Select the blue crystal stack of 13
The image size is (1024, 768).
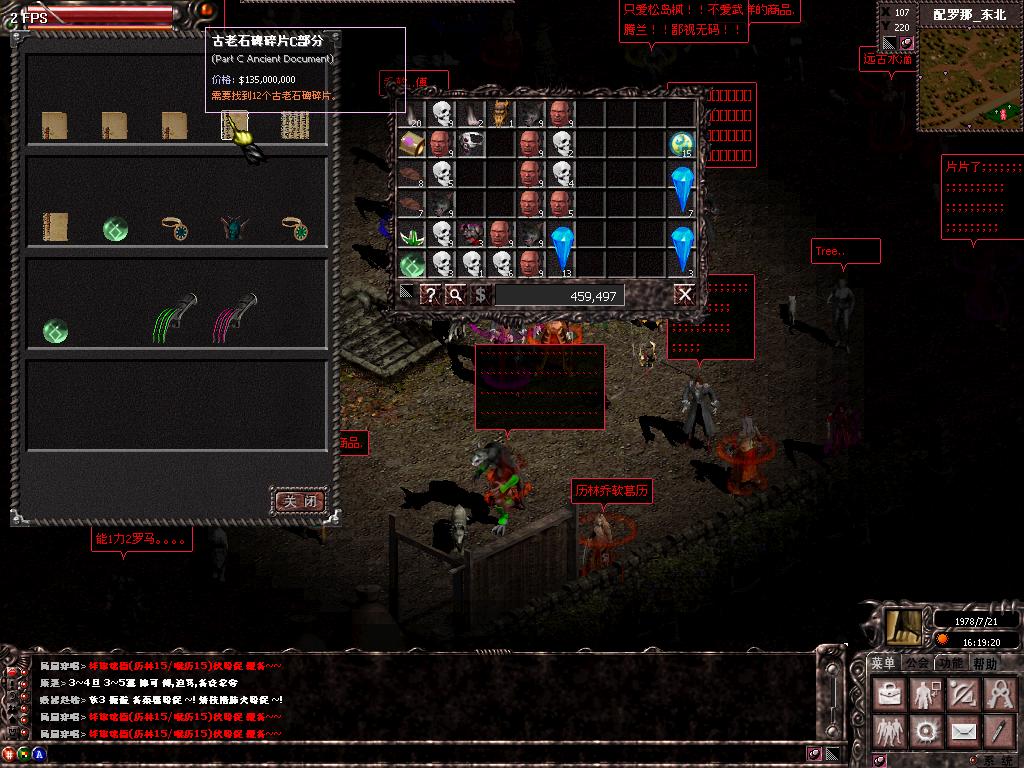[x=562, y=249]
